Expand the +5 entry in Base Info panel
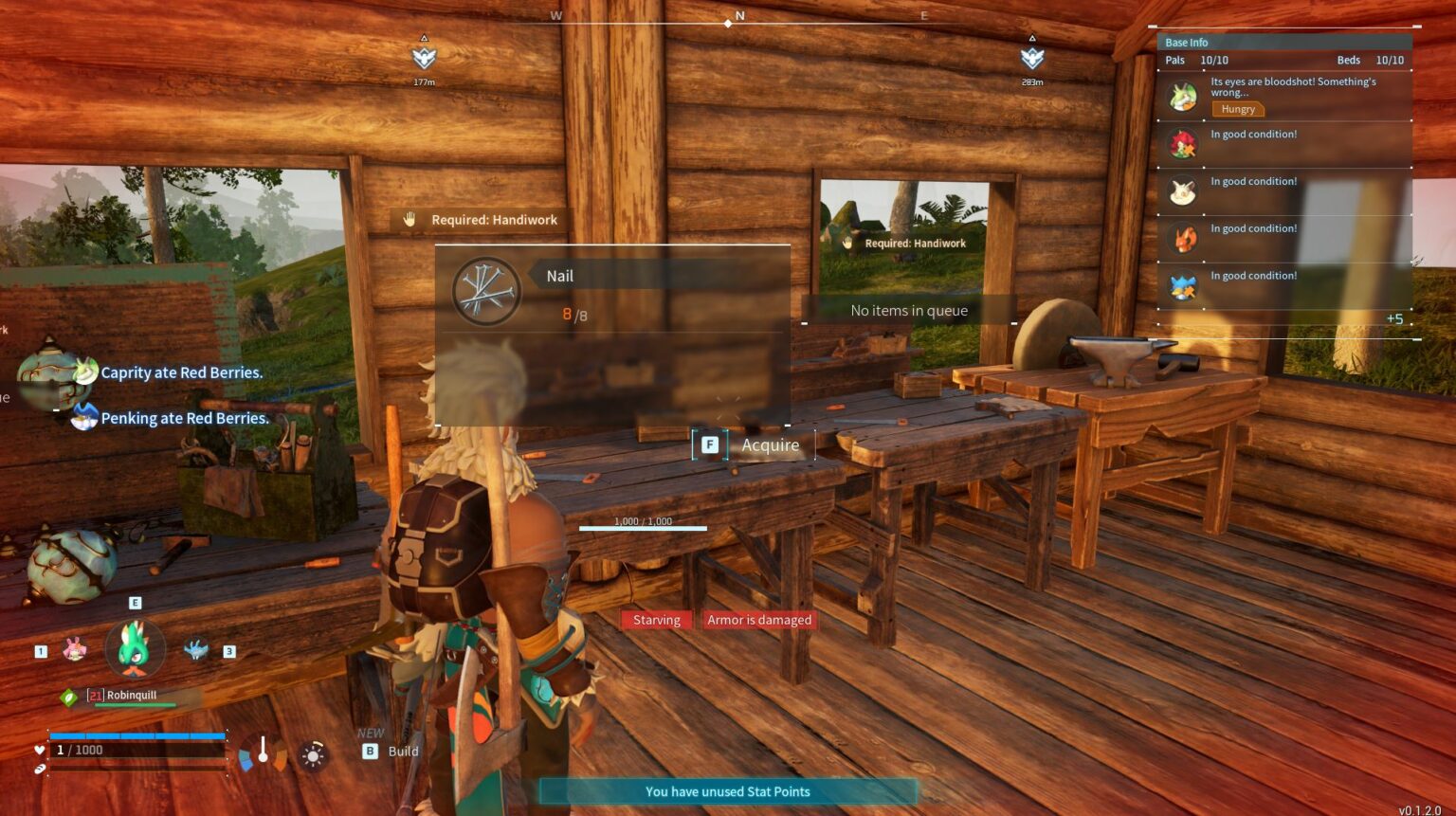The width and height of the screenshot is (1456, 816). tap(1395, 319)
